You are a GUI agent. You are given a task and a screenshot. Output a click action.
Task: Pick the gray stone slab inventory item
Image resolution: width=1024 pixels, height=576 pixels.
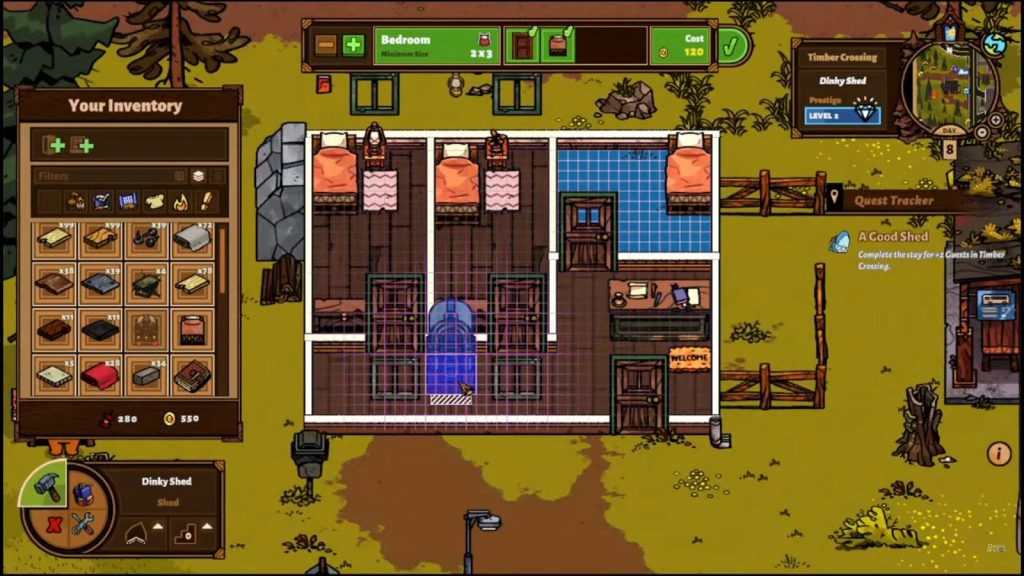[146, 376]
